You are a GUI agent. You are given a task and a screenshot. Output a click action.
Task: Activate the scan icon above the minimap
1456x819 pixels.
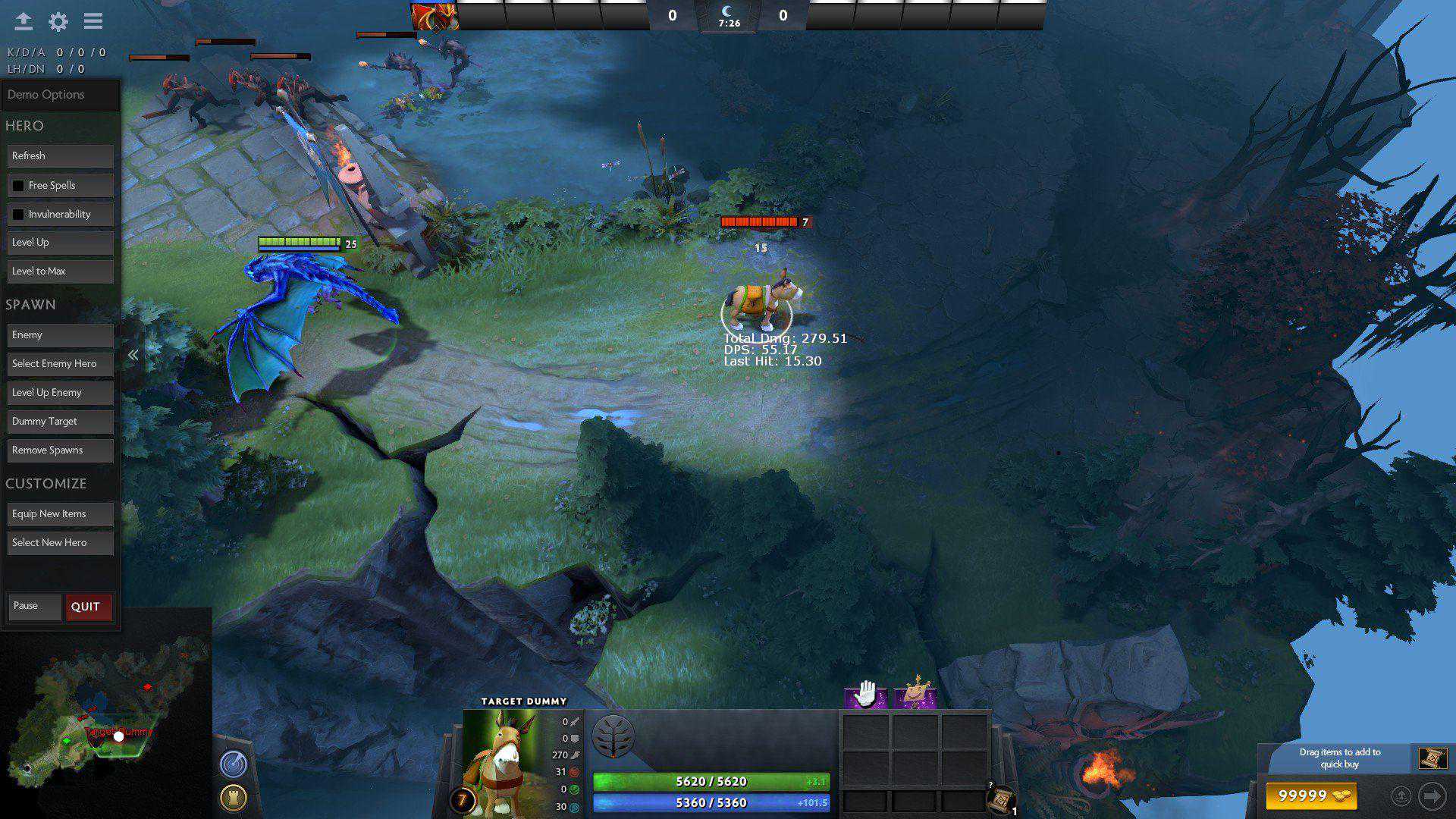[x=234, y=765]
